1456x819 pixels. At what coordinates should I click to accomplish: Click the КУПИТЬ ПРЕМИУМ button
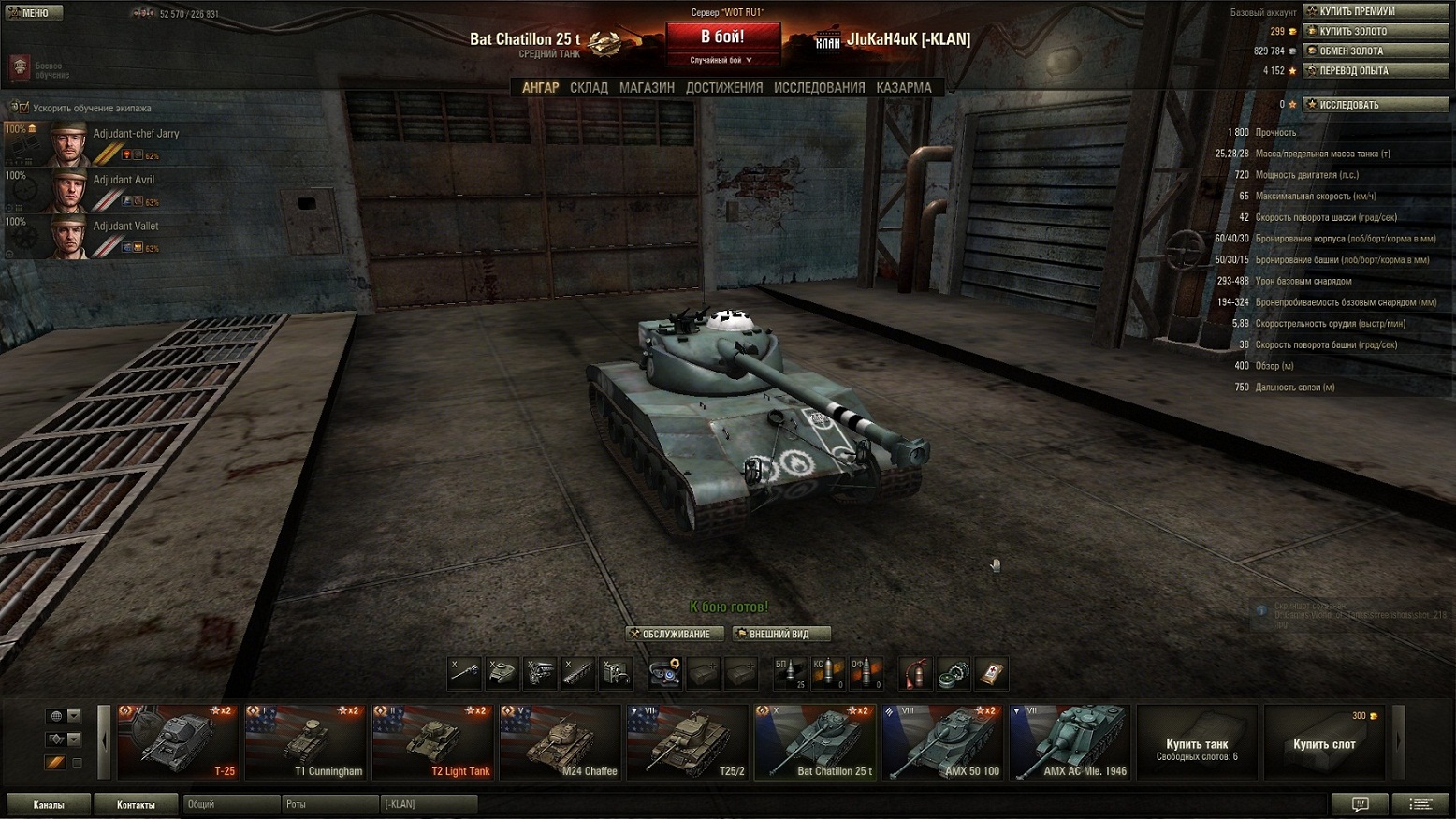point(1376,11)
